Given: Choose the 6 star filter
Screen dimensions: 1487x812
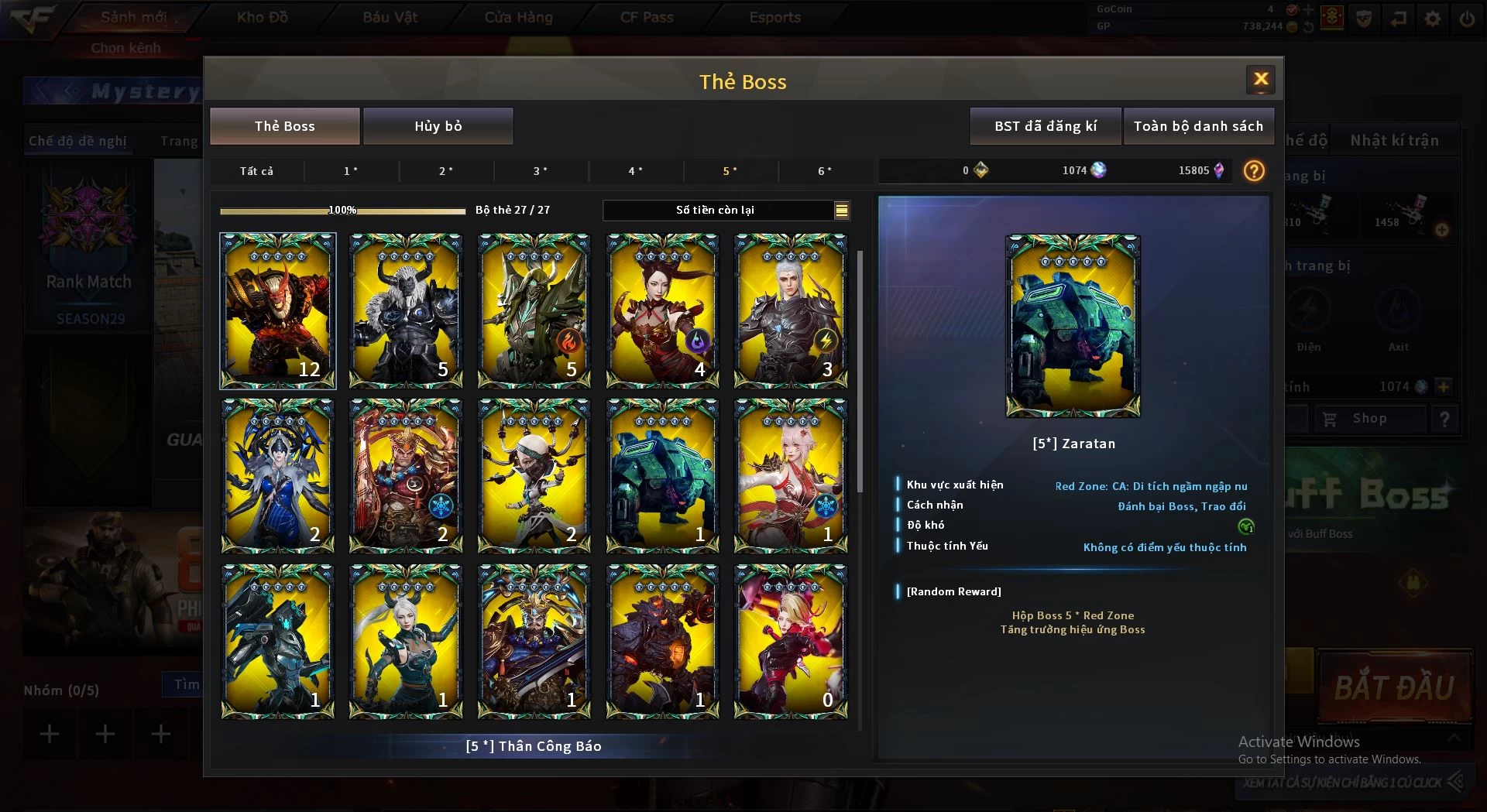Looking at the screenshot, I should coord(825,171).
